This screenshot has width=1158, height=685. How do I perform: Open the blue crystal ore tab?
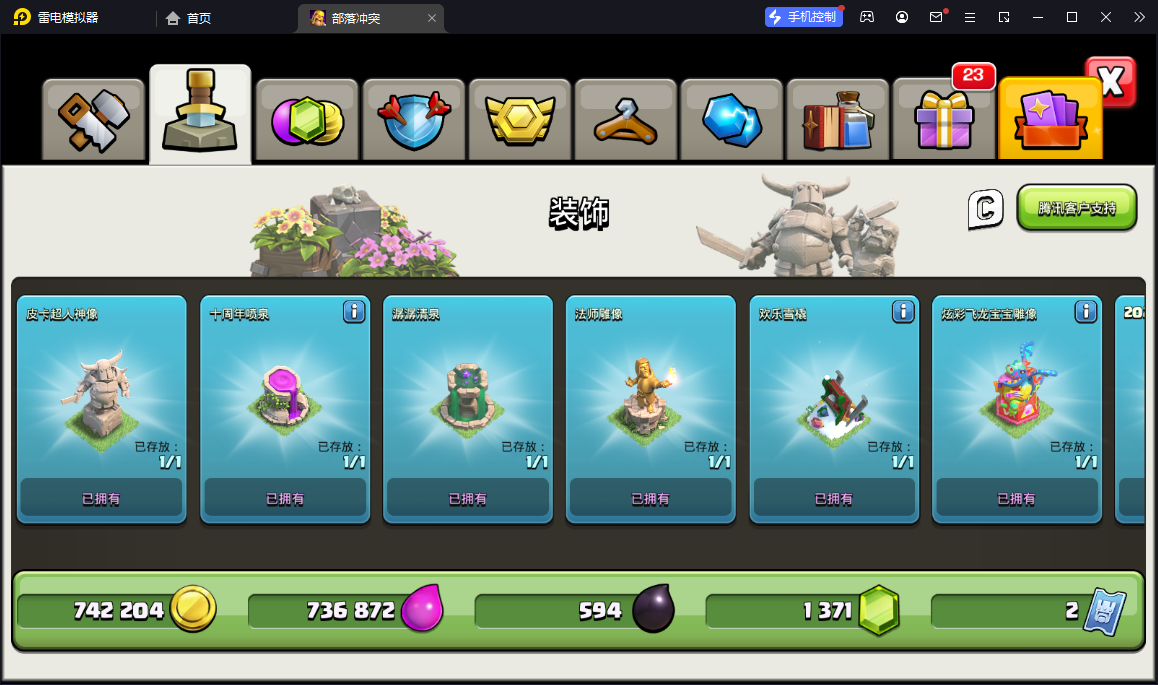click(731, 119)
